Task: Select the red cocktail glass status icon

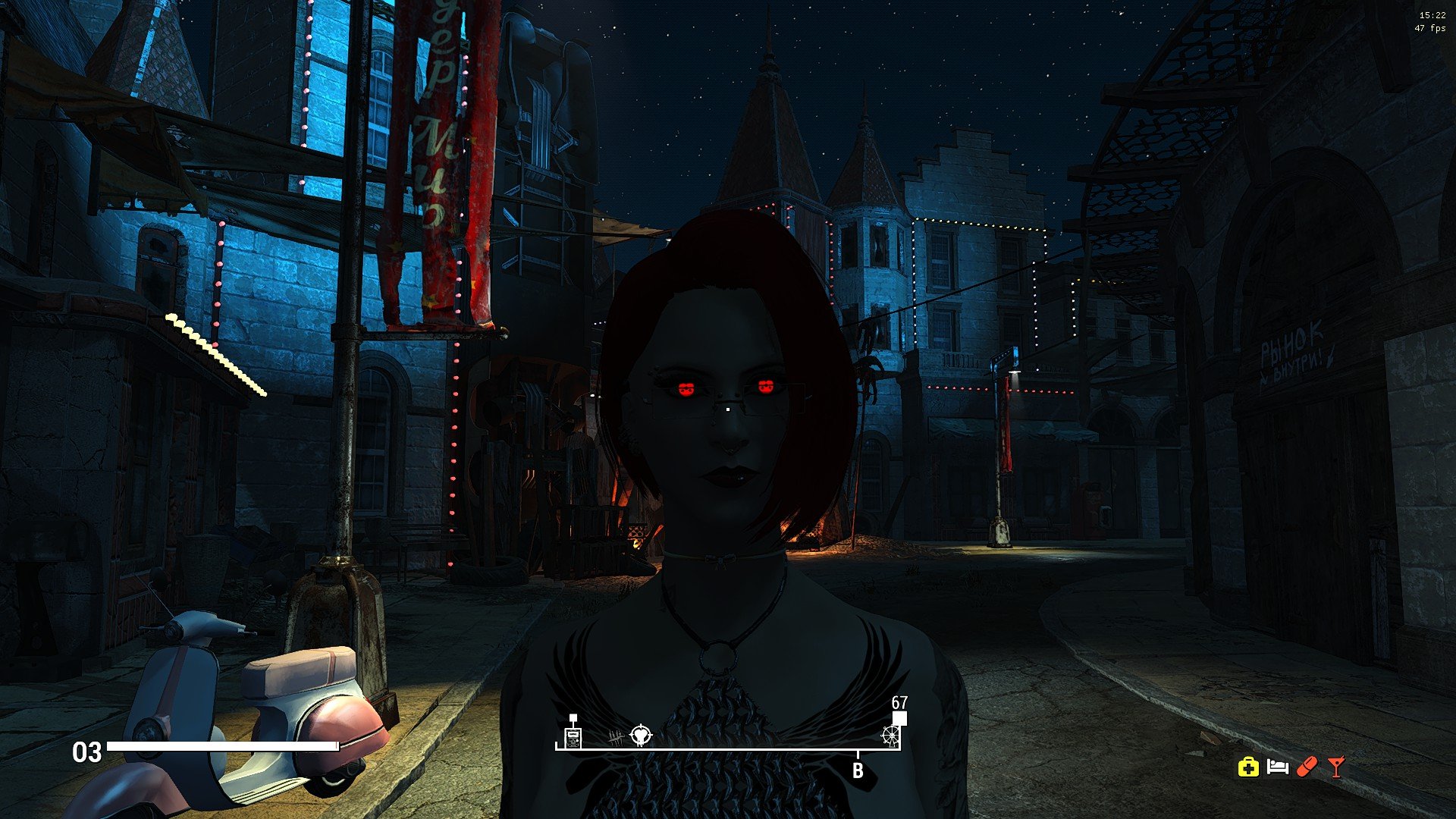Action: [1336, 767]
